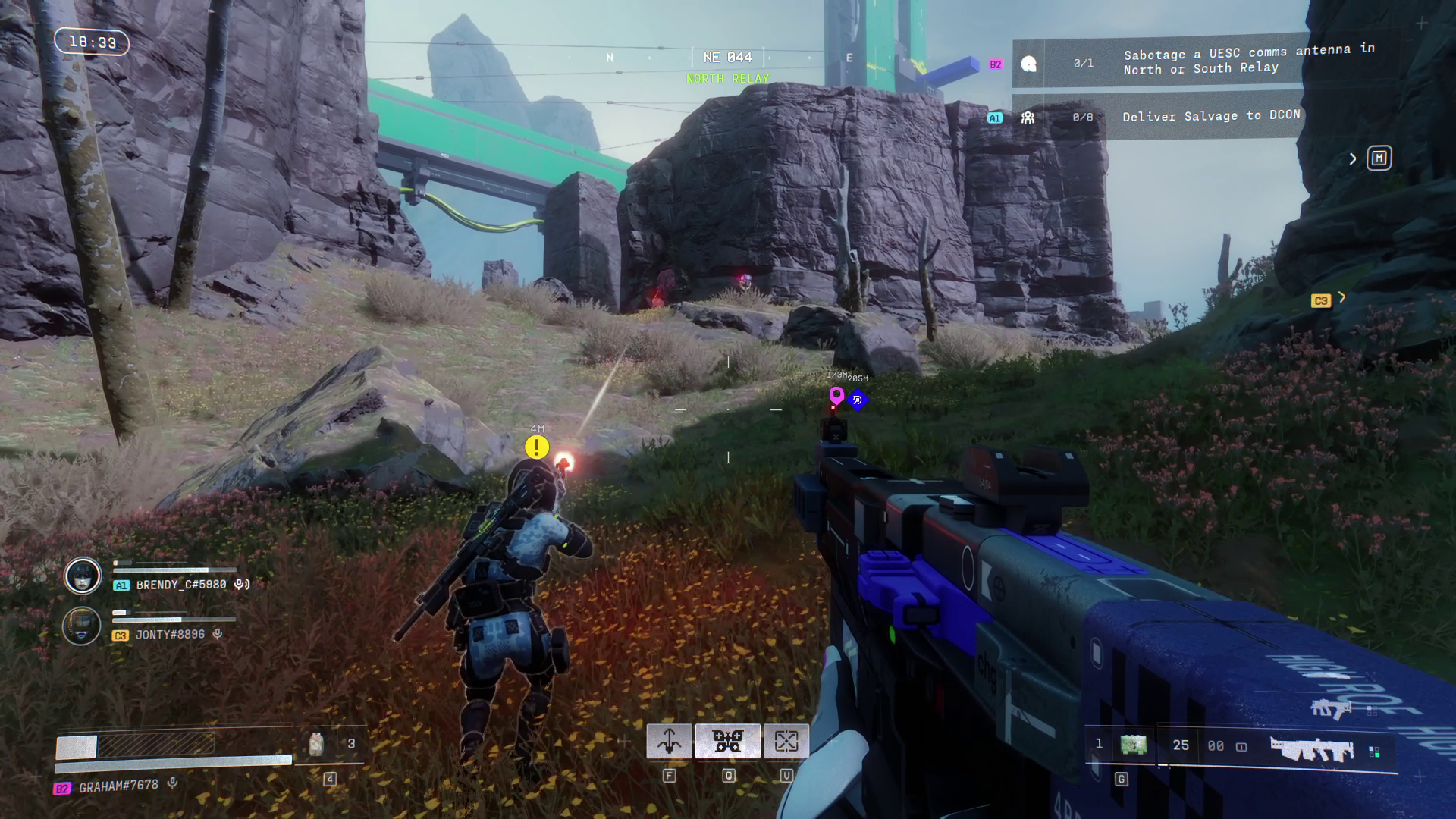
Task: Select the zipline gadget bound to F
Action: tap(670, 740)
